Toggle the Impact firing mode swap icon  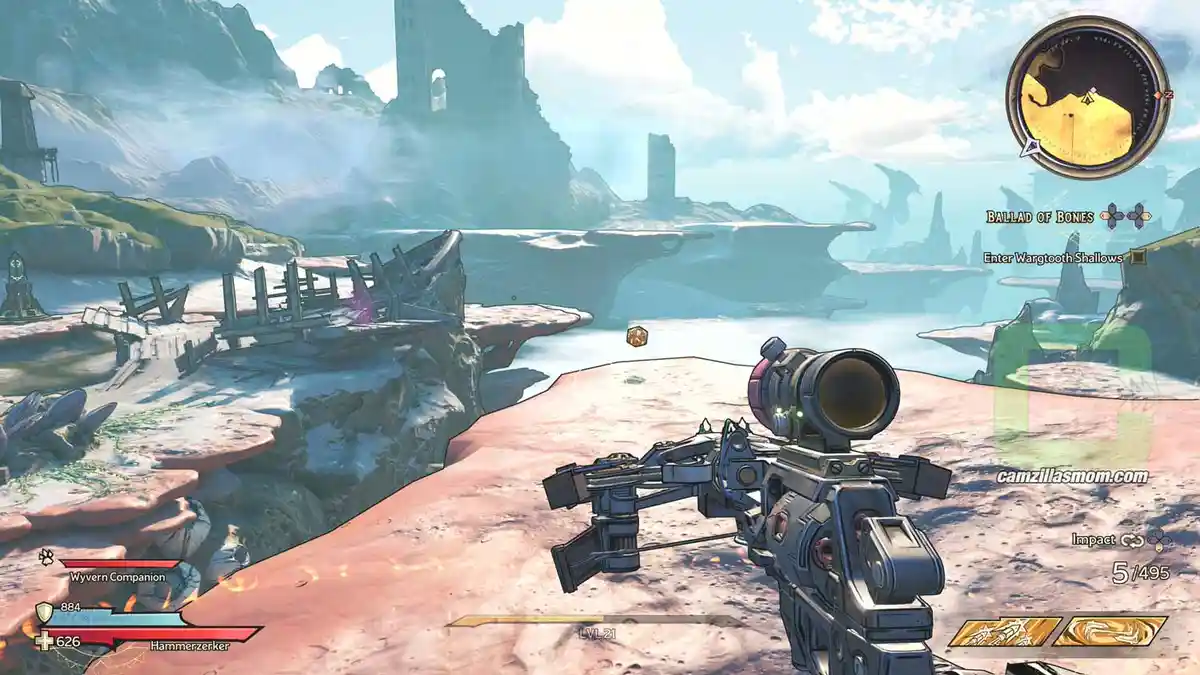tap(1133, 540)
